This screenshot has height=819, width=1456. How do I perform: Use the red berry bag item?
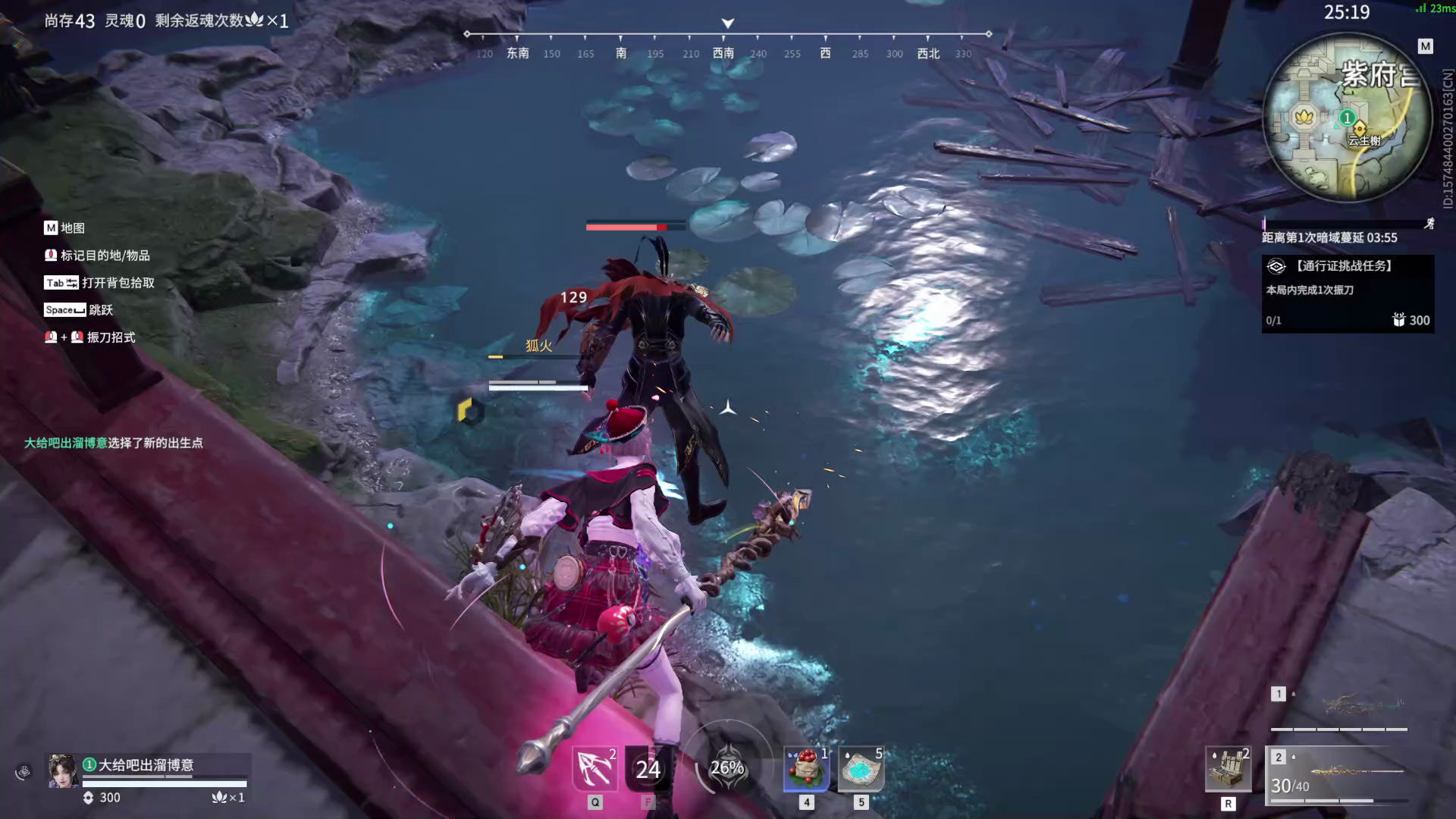pos(806,769)
